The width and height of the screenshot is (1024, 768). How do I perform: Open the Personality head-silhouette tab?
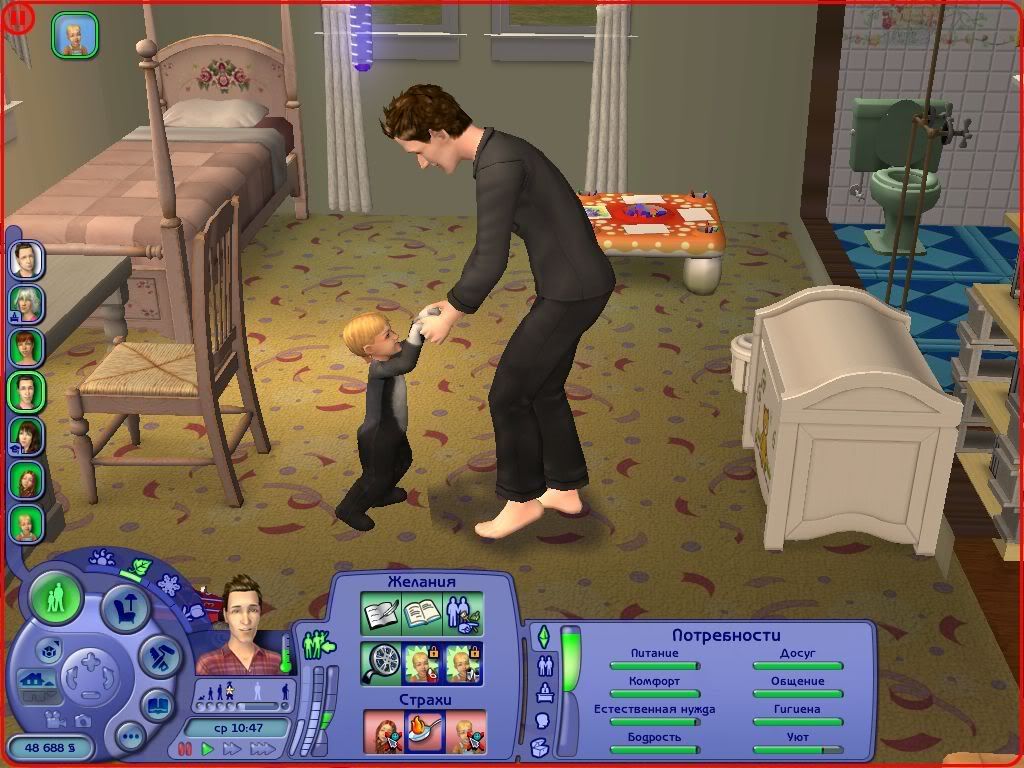tap(543, 719)
